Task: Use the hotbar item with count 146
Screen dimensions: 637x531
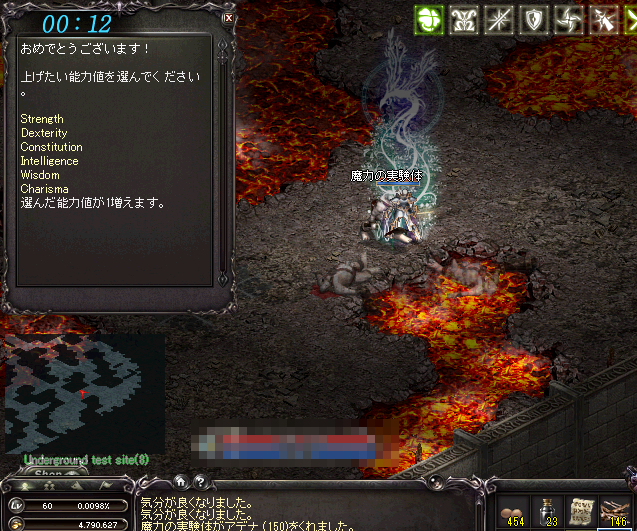Action: click(x=613, y=511)
